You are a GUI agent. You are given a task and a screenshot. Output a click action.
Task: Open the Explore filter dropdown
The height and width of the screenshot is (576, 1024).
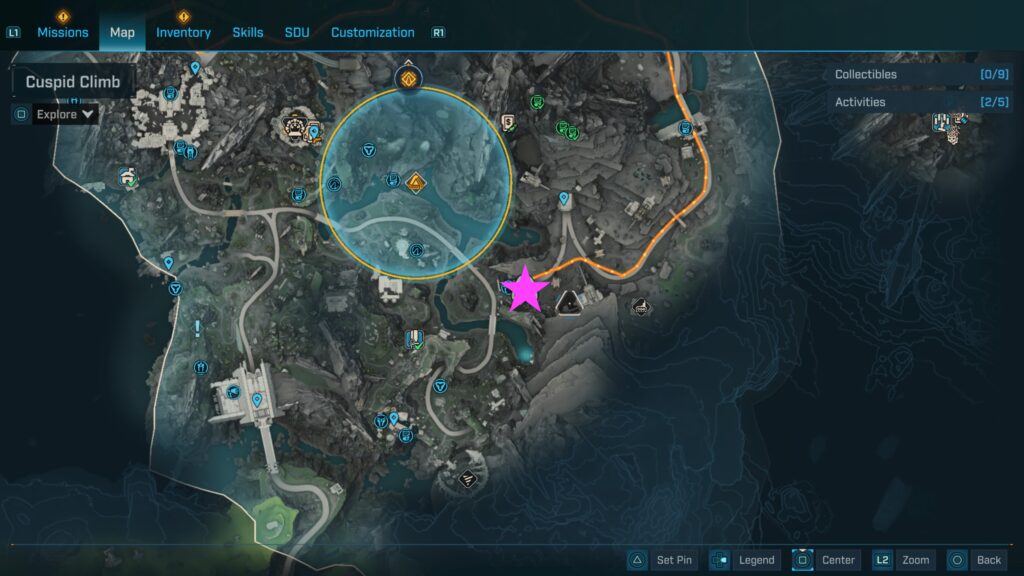(66, 114)
